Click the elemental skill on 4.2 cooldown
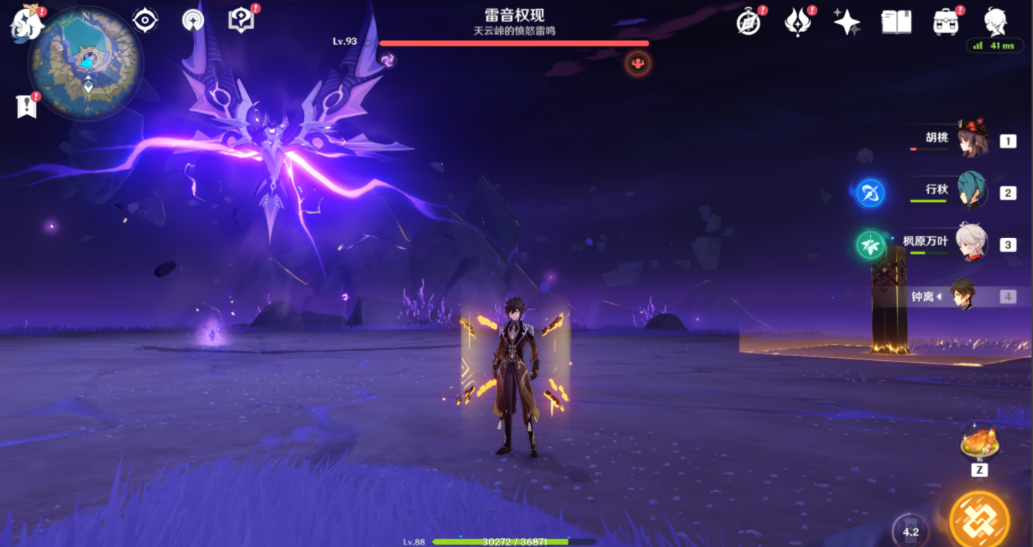The width and height of the screenshot is (1033, 547). 910,531
